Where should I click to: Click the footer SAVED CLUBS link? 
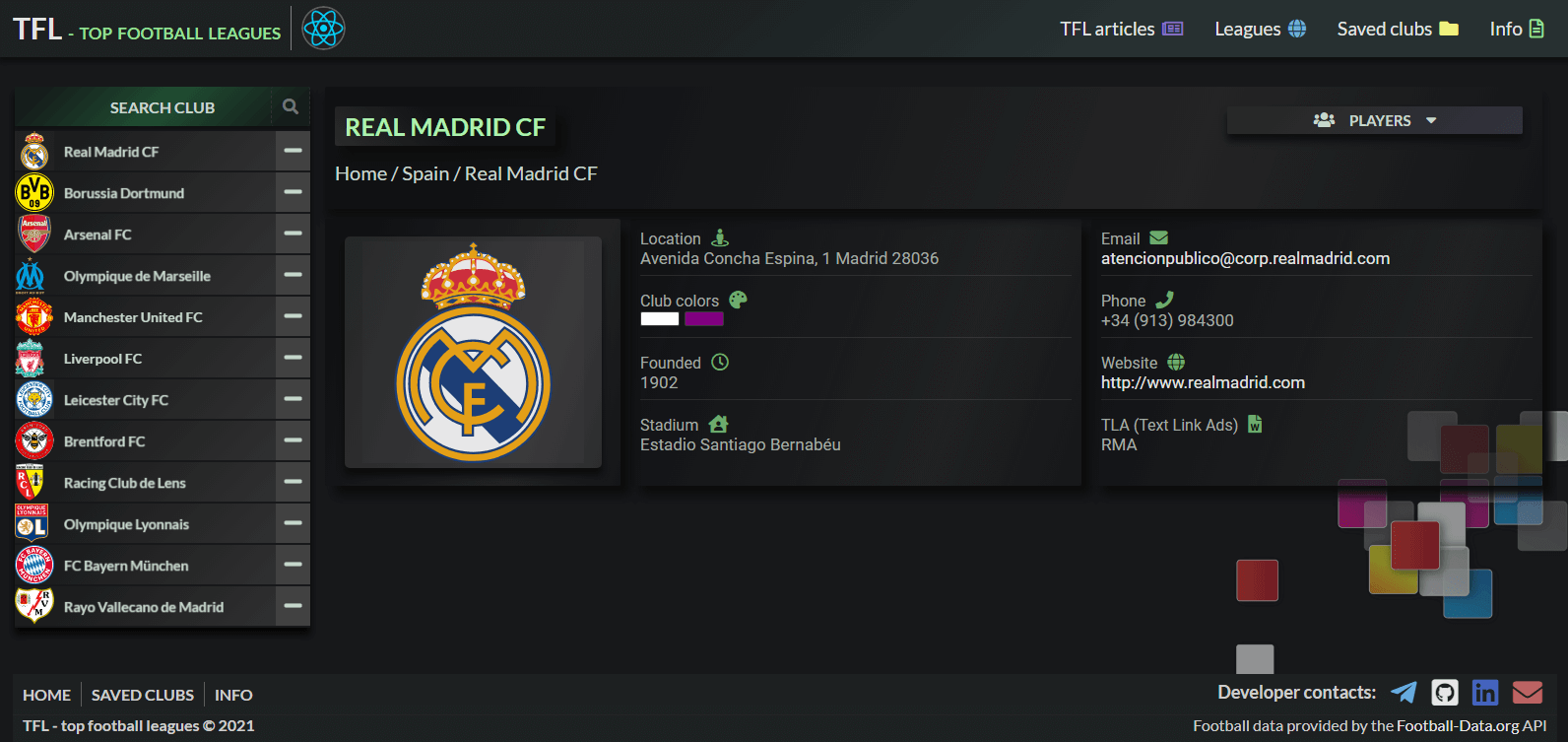tap(143, 695)
